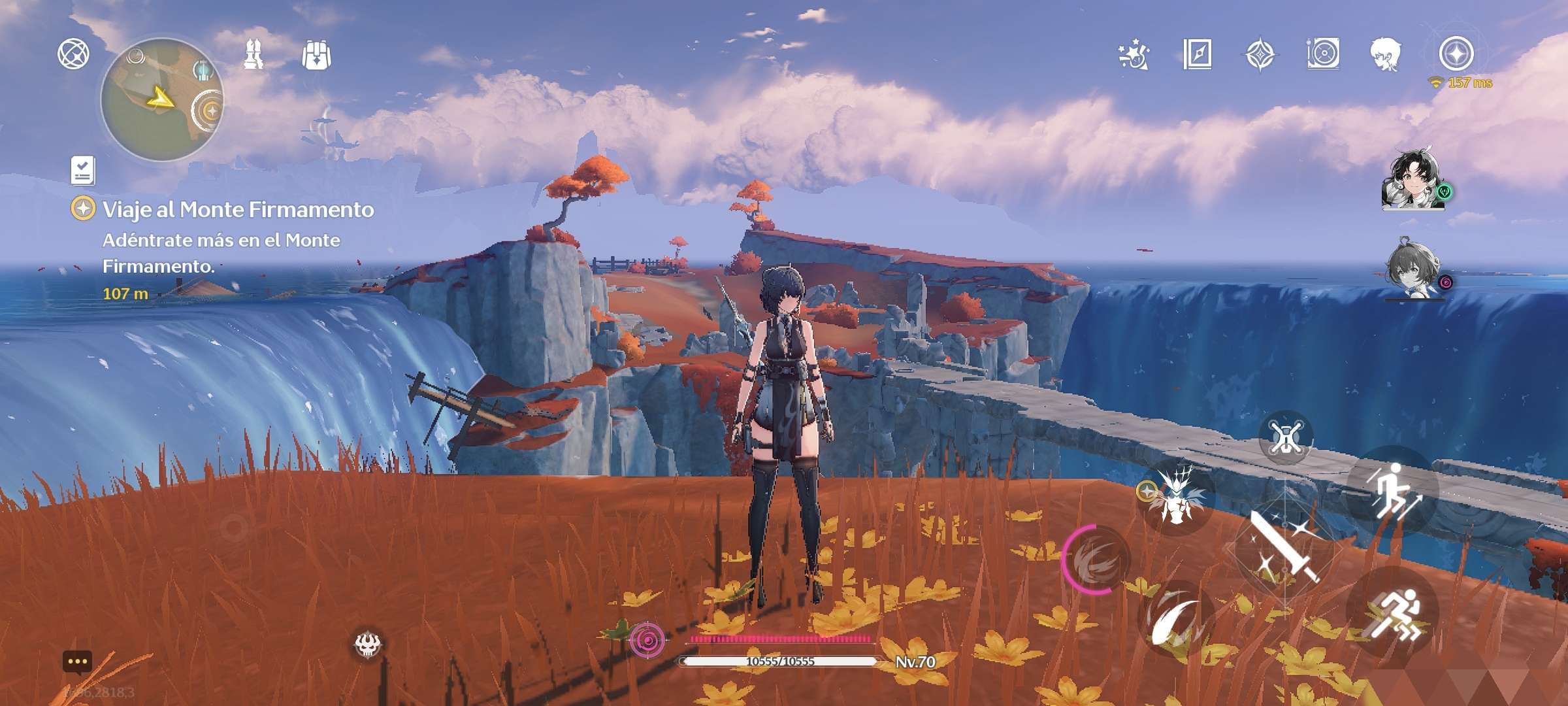This screenshot has height=706, width=1568.
Task: Tap the globe icon beside the minimap
Action: (73, 54)
